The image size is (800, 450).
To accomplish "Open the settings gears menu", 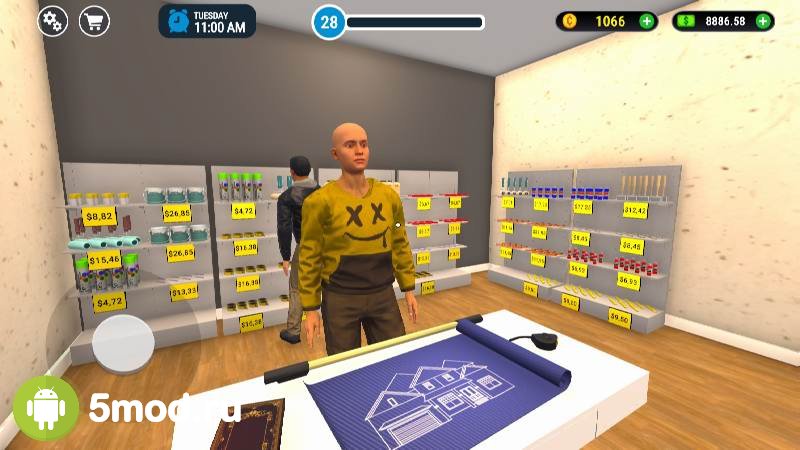I will pos(52,21).
